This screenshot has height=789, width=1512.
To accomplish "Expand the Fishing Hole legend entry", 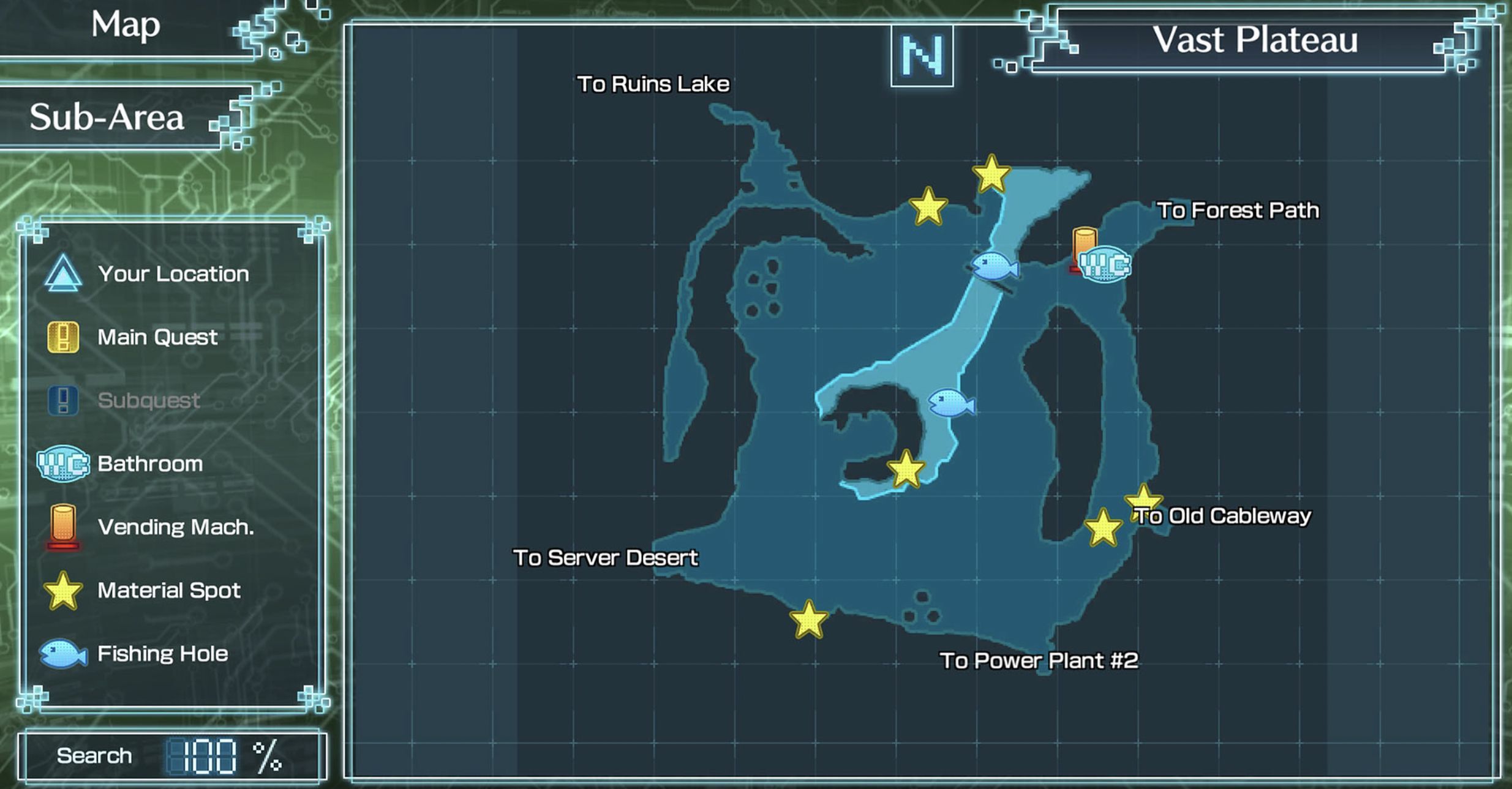I will click(162, 653).
